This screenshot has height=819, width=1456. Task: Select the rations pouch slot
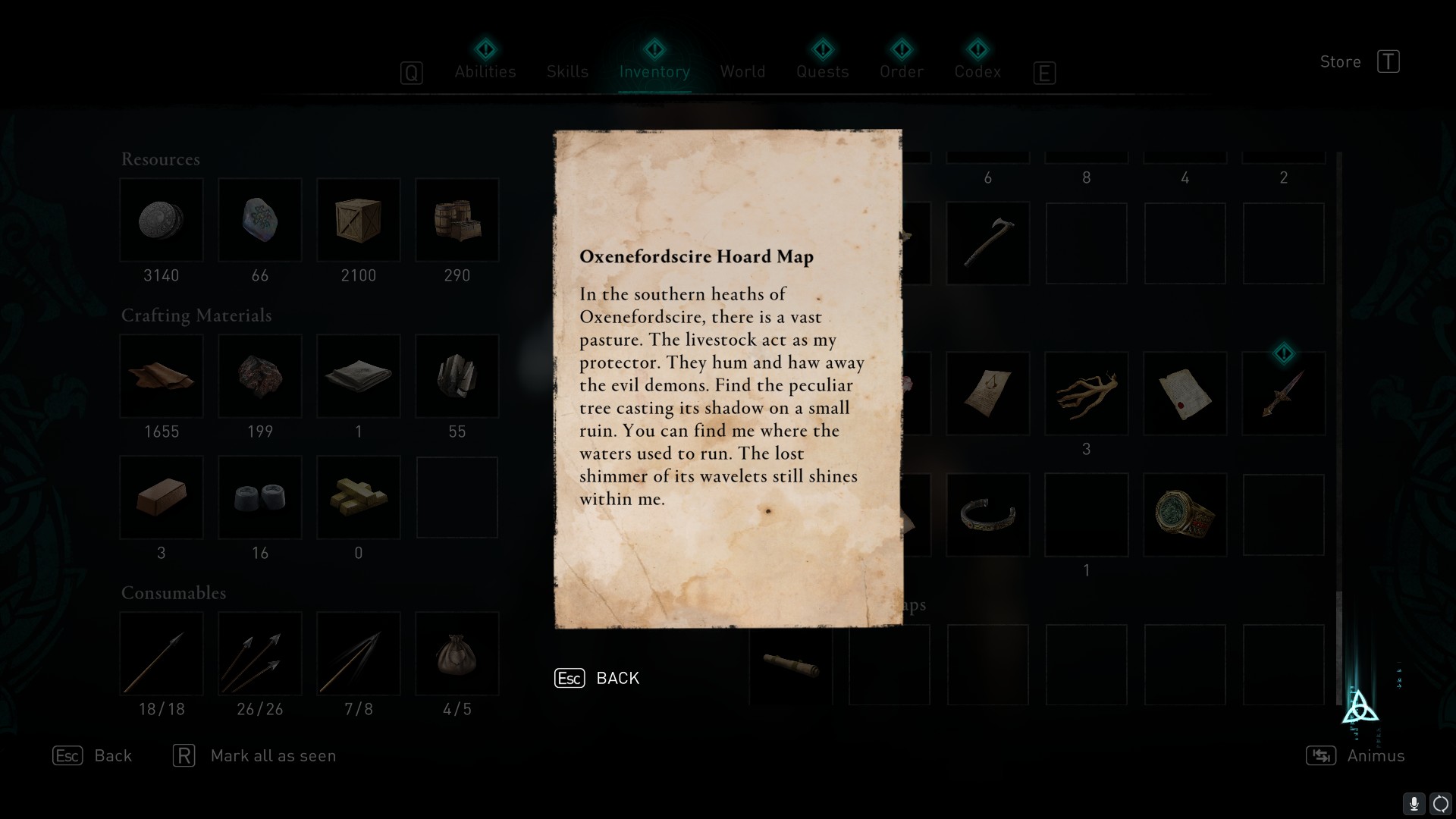point(457,654)
